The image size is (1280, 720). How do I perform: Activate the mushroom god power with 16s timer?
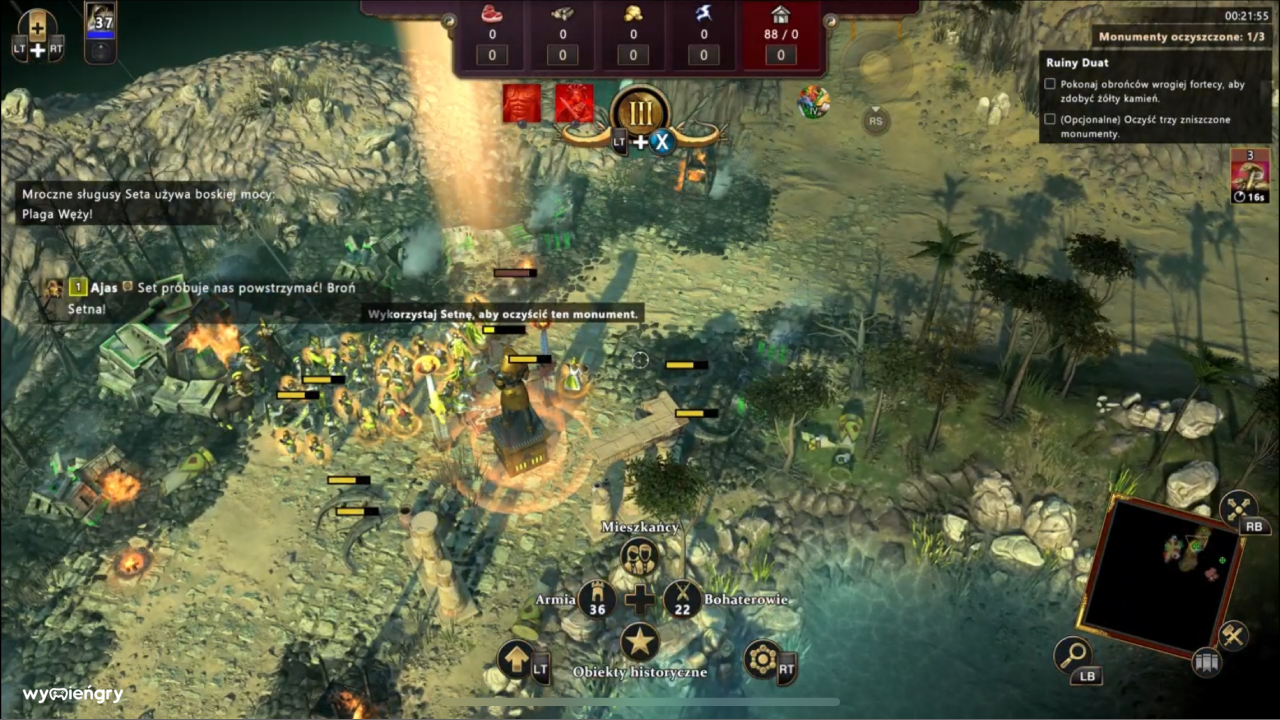click(1250, 170)
